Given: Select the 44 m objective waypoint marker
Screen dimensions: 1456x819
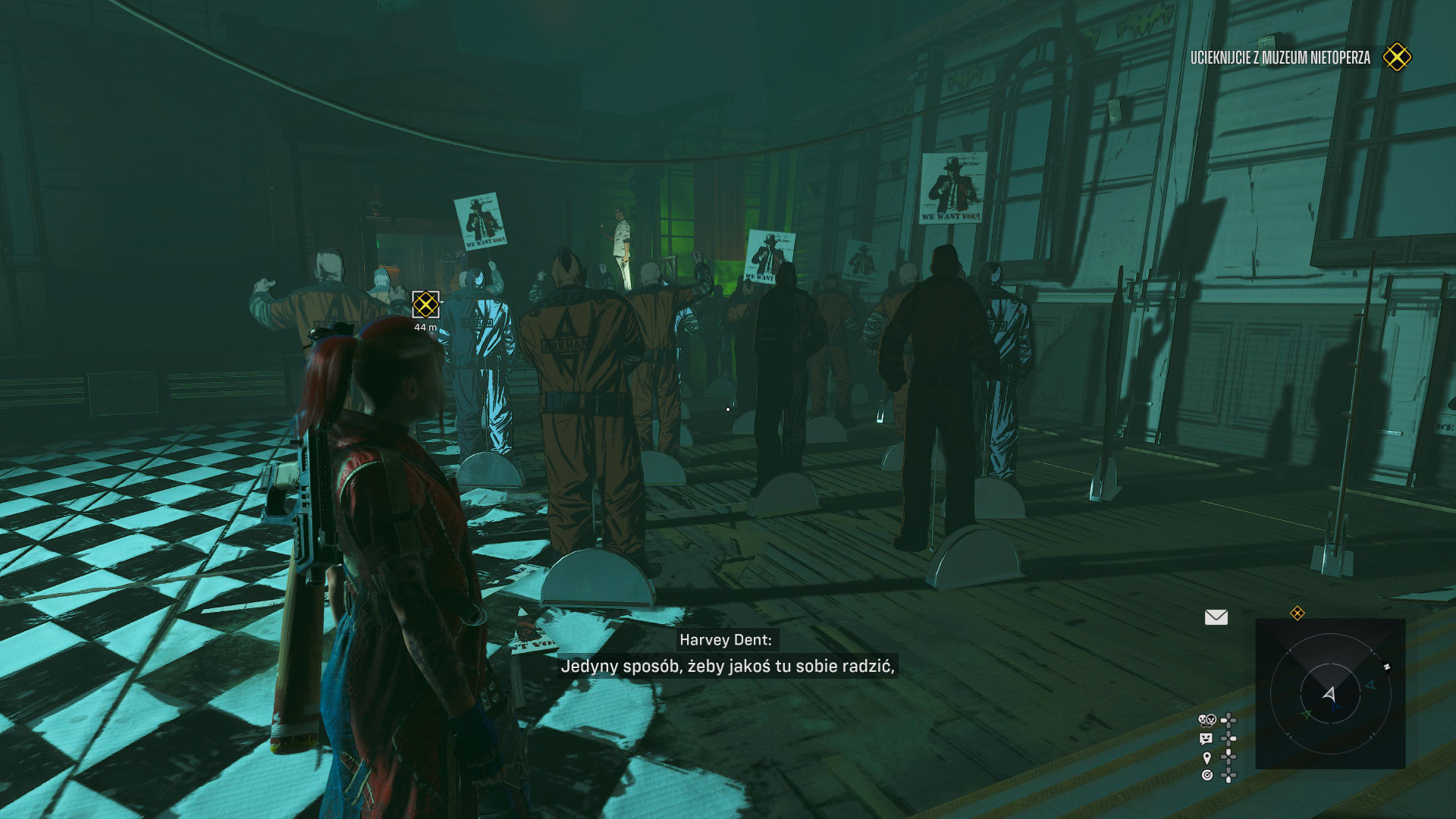Looking at the screenshot, I should point(425,305).
